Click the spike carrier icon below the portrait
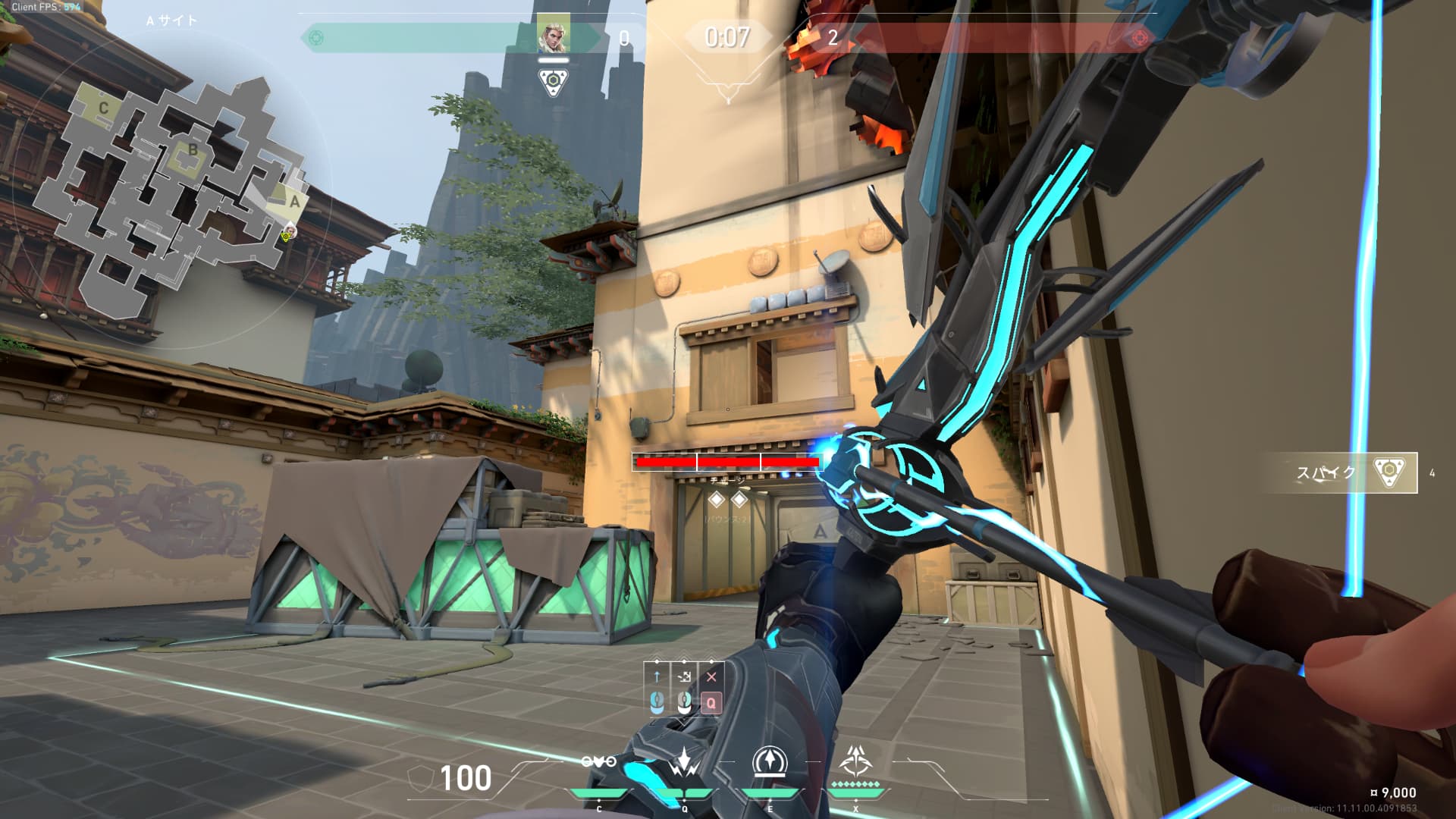The width and height of the screenshot is (1456, 819). (x=553, y=82)
